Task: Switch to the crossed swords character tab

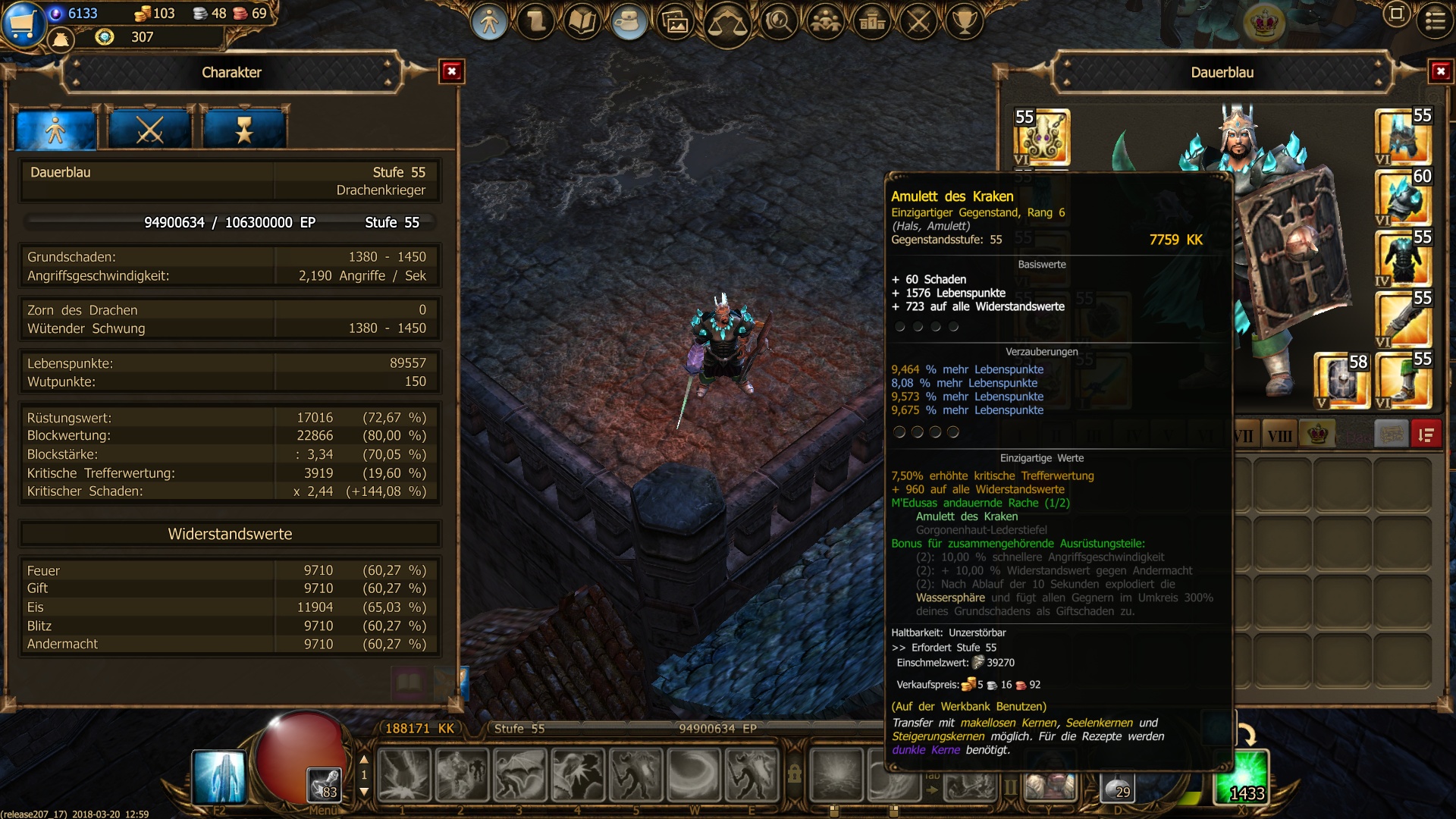Action: (x=150, y=130)
